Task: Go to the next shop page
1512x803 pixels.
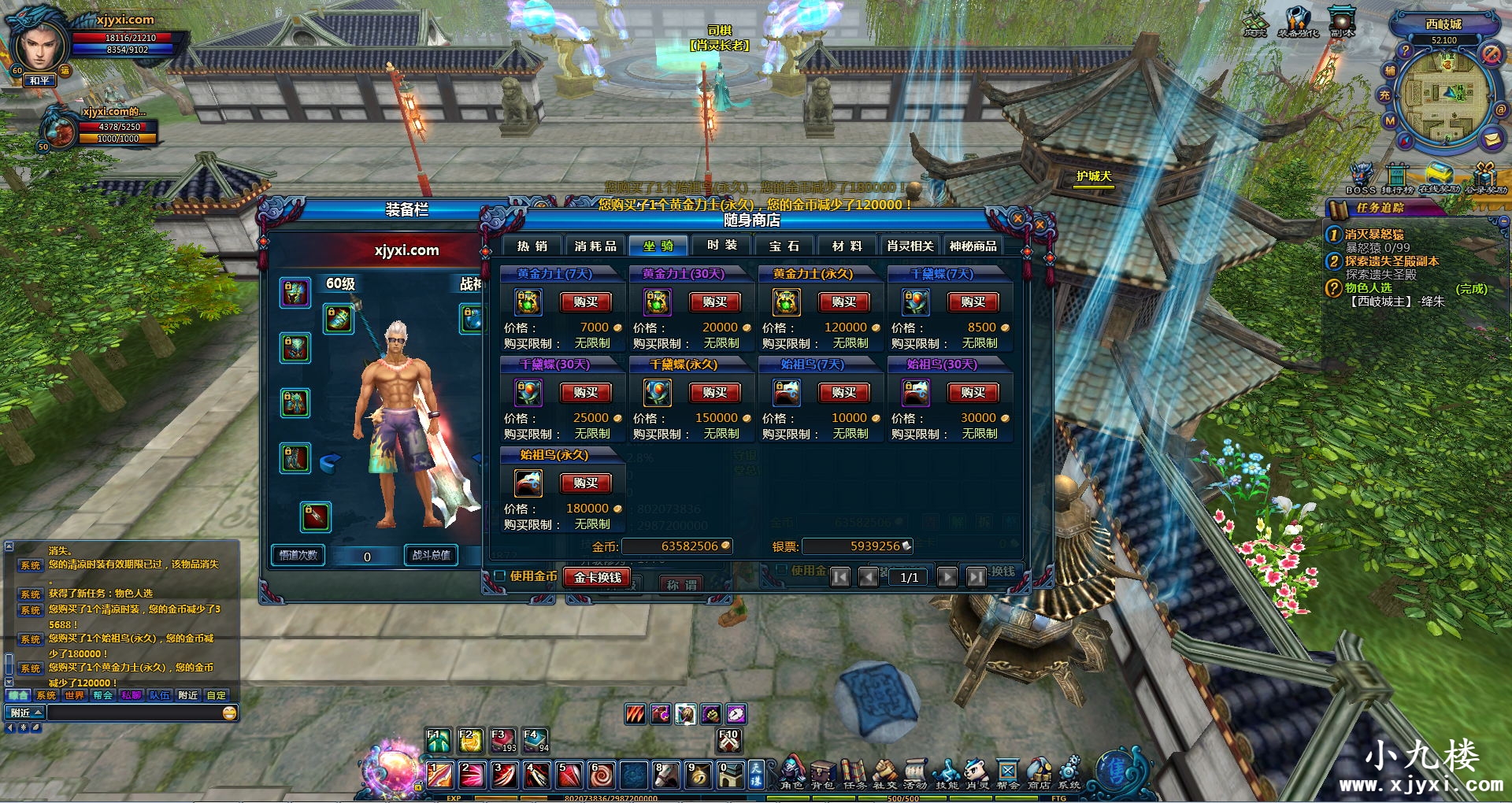Action: tap(947, 577)
